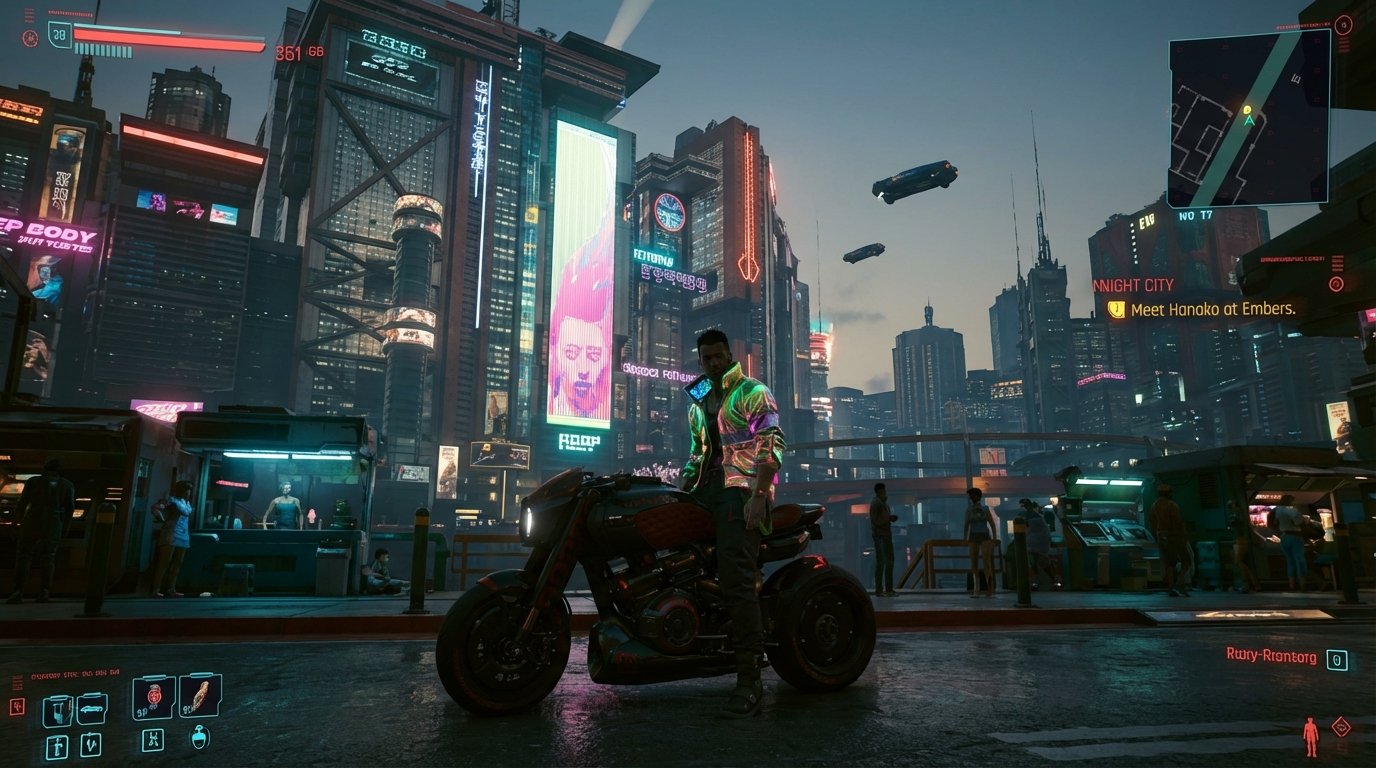This screenshot has height=768, width=1376.
Task: Click the red standing-posture stance icon bottom right
Action: click(x=1311, y=736)
